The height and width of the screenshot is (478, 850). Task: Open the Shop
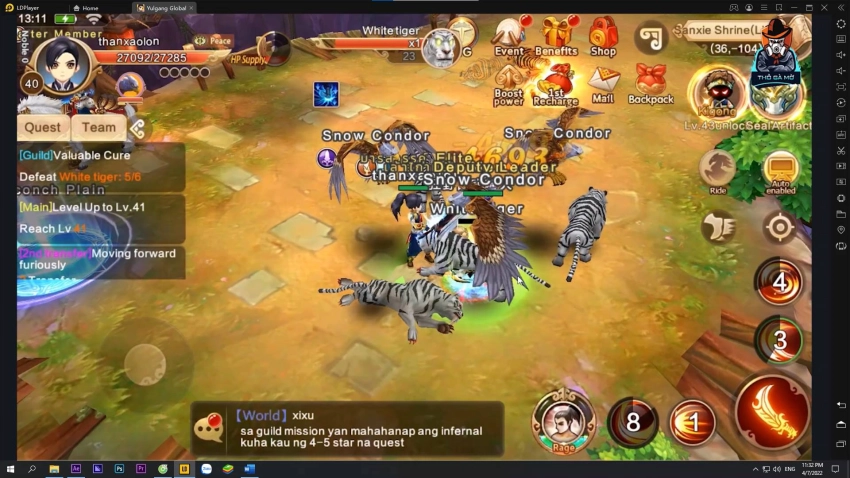click(x=603, y=38)
